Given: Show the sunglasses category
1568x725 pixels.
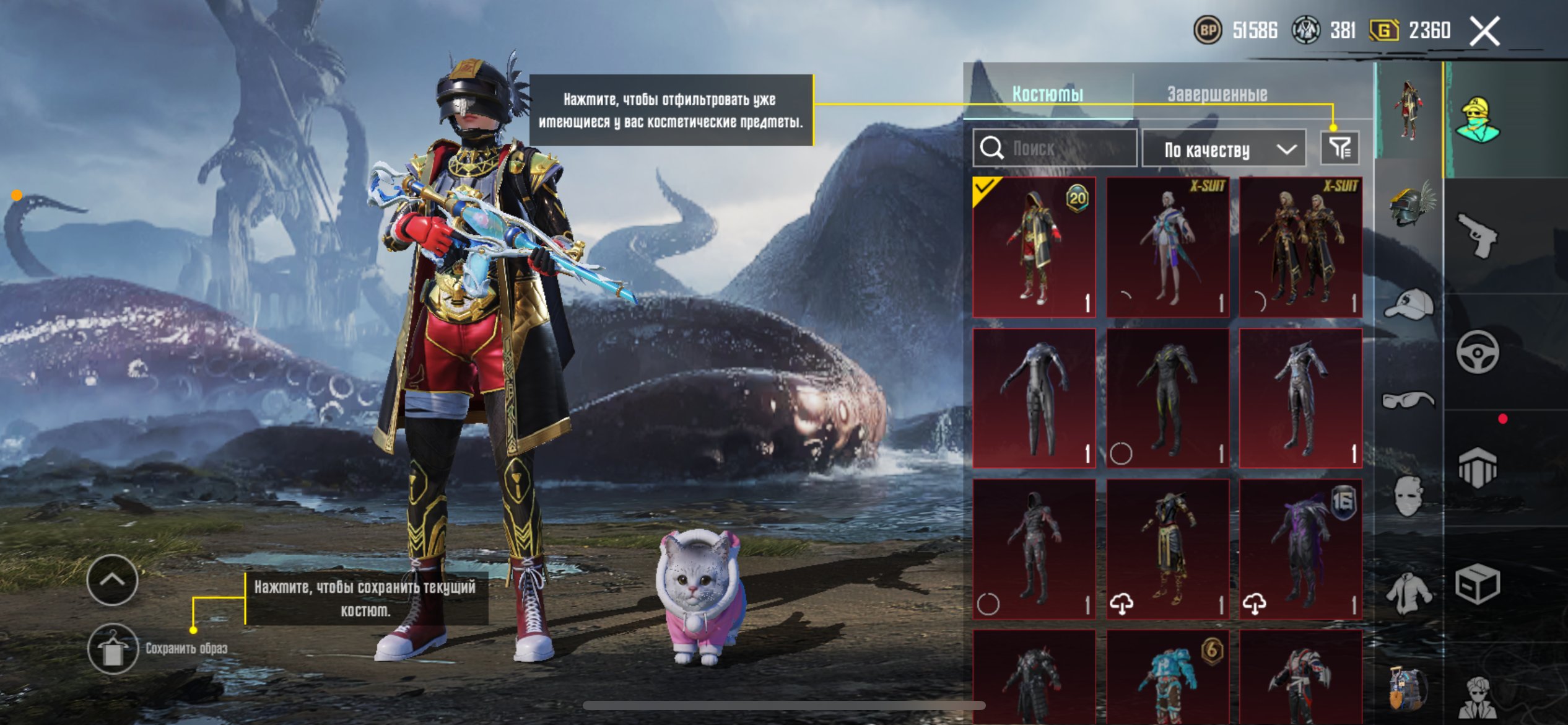Looking at the screenshot, I should [x=1408, y=400].
